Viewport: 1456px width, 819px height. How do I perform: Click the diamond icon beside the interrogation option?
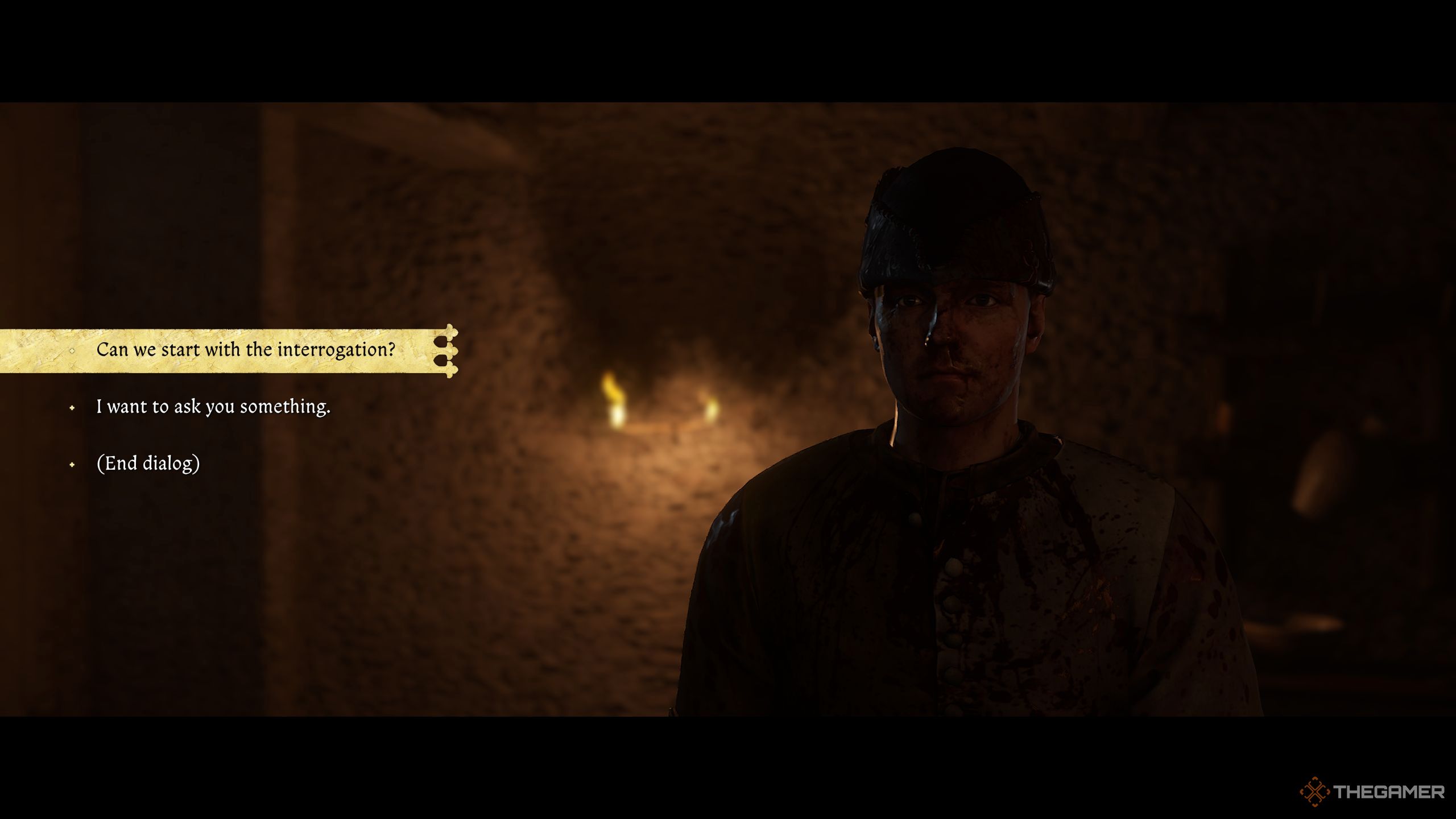pos(72,351)
